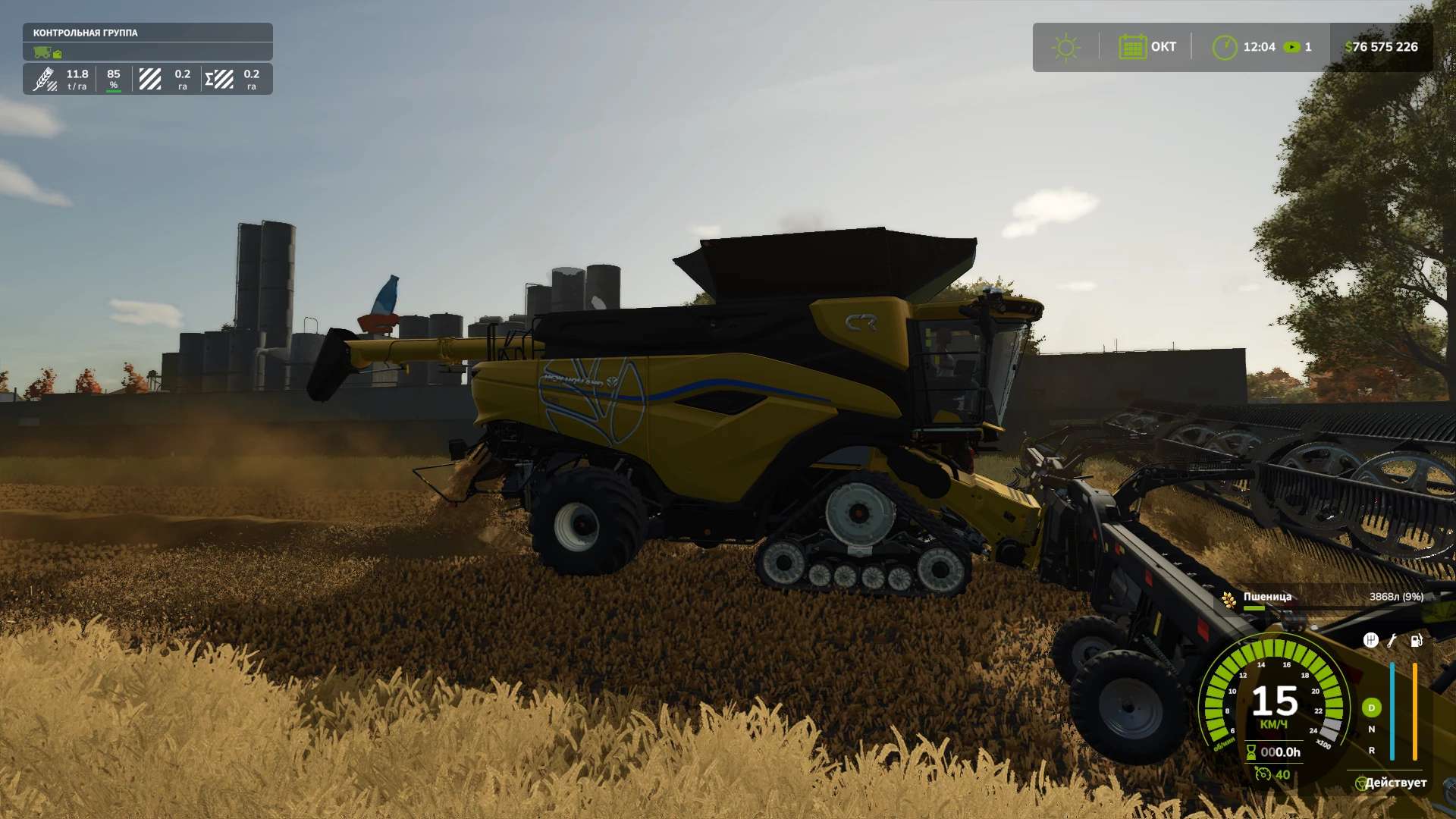Click the Пшеница wheat fill-level icon
This screenshot has height=819, width=1456.
coord(1228,600)
